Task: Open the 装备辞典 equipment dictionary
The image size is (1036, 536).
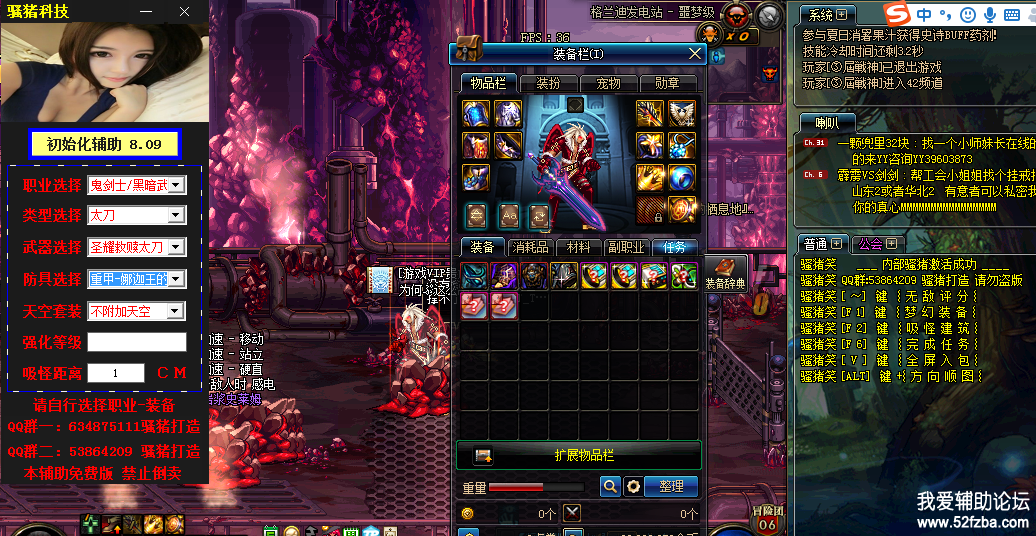Action: coord(726,273)
